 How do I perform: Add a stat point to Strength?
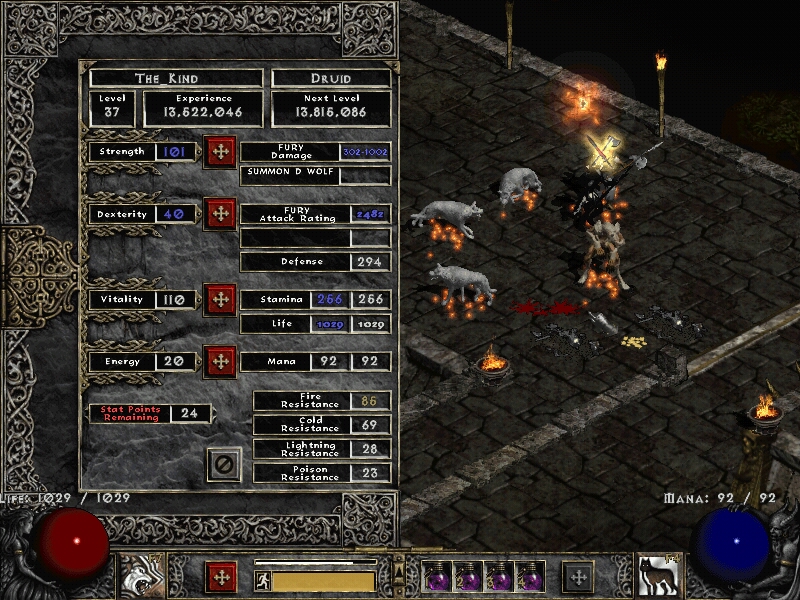[x=220, y=152]
